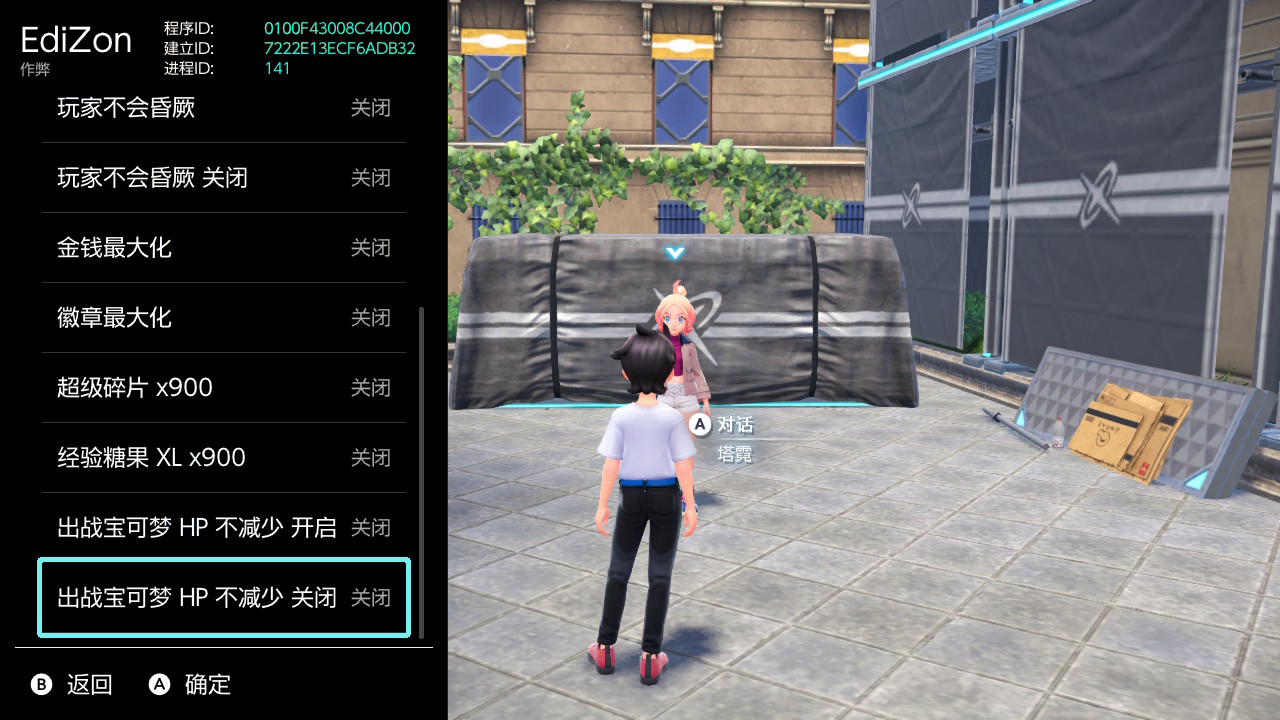Toggle the 玩家不会昏厥 cheat
Image resolution: width=1280 pixels, height=720 pixels.
coord(223,108)
